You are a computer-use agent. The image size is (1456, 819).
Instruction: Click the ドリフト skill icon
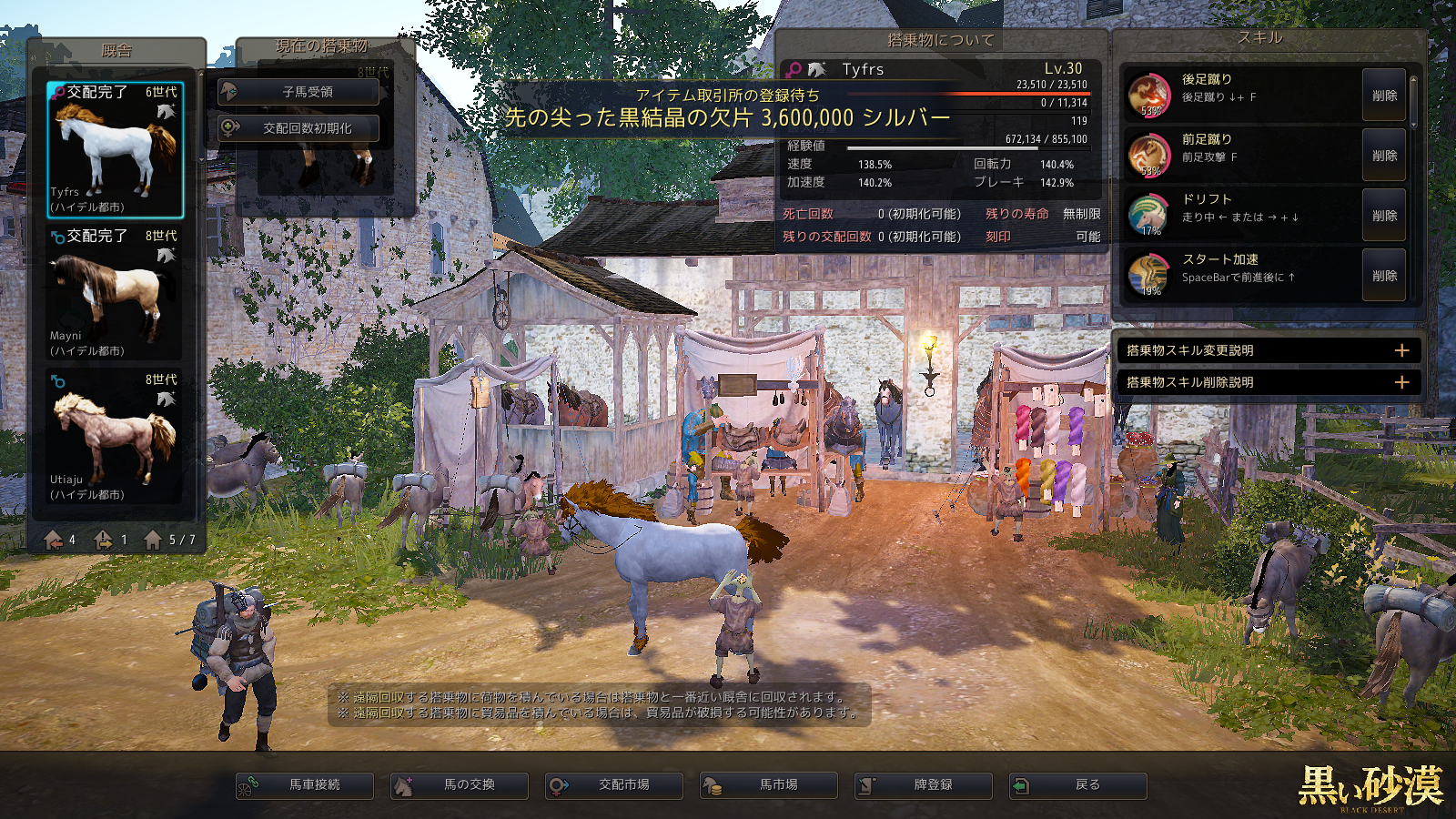click(1148, 215)
